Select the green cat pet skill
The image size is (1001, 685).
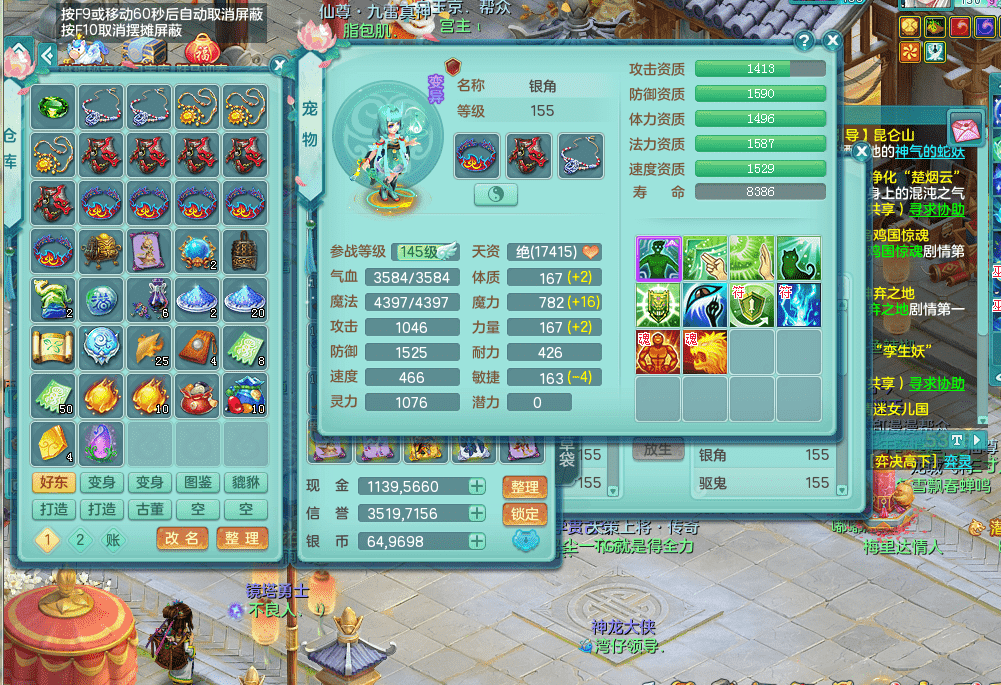point(798,258)
